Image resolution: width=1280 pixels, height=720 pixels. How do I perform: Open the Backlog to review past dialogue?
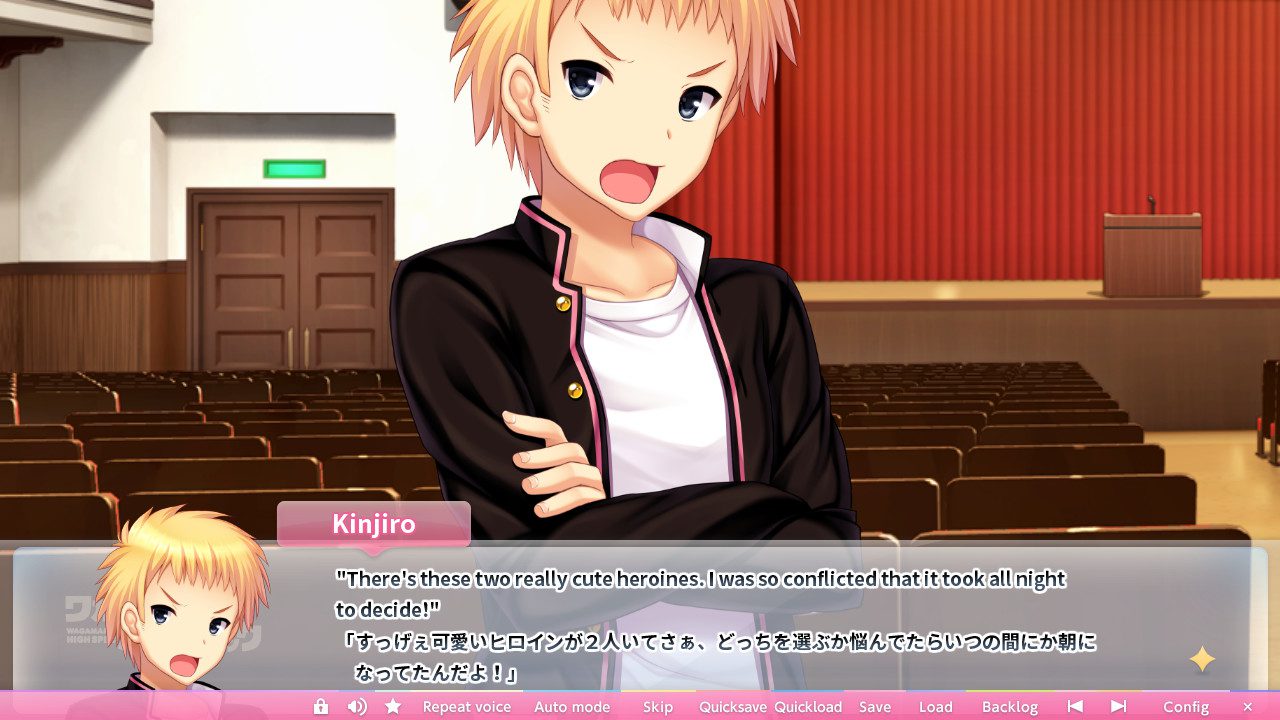pyautogui.click(x=1010, y=706)
